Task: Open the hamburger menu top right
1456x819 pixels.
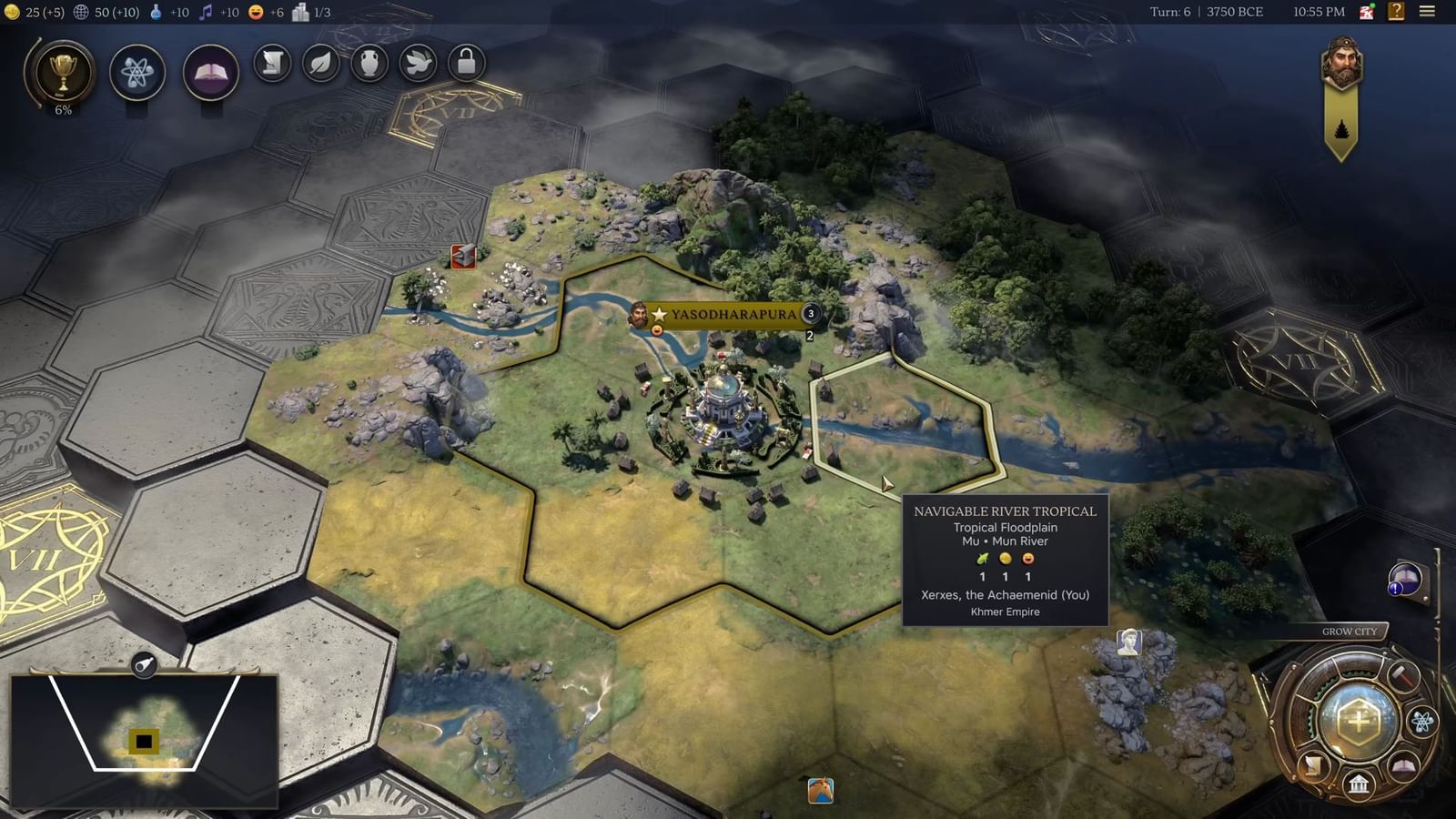Action: (x=1429, y=12)
